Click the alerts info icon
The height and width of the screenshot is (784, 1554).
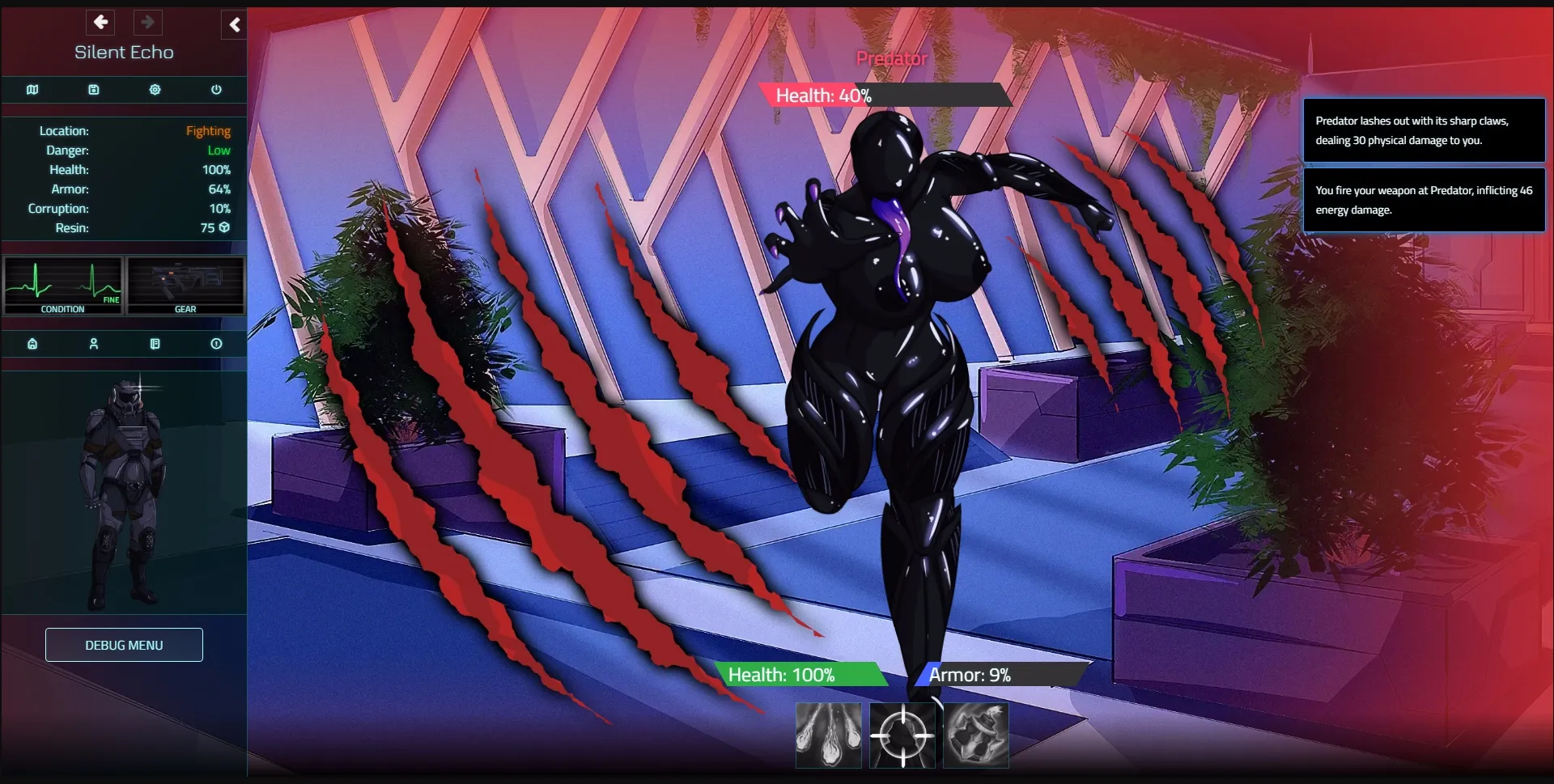click(x=215, y=344)
